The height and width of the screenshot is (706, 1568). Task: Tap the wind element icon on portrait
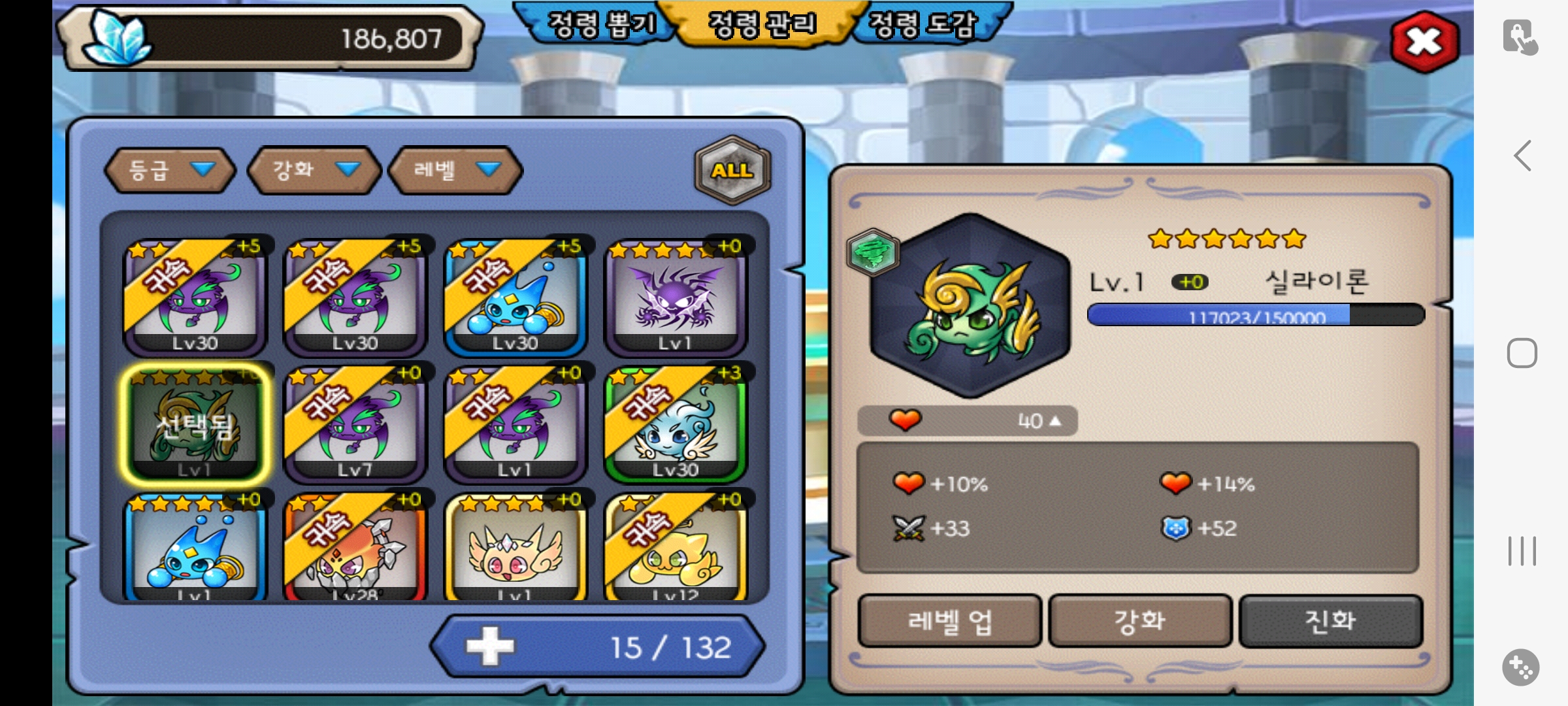tap(873, 252)
